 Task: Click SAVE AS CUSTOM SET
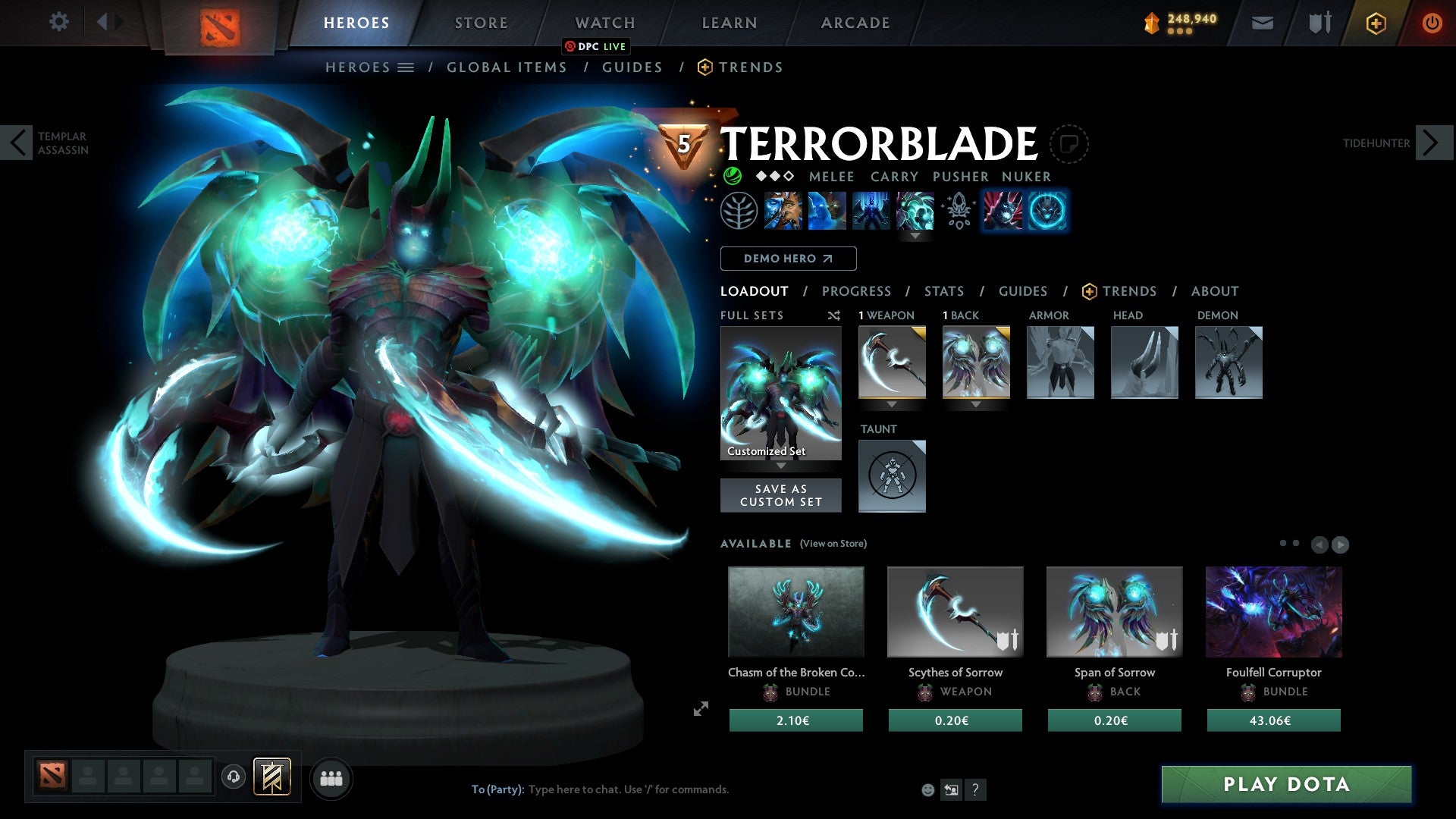tap(781, 495)
